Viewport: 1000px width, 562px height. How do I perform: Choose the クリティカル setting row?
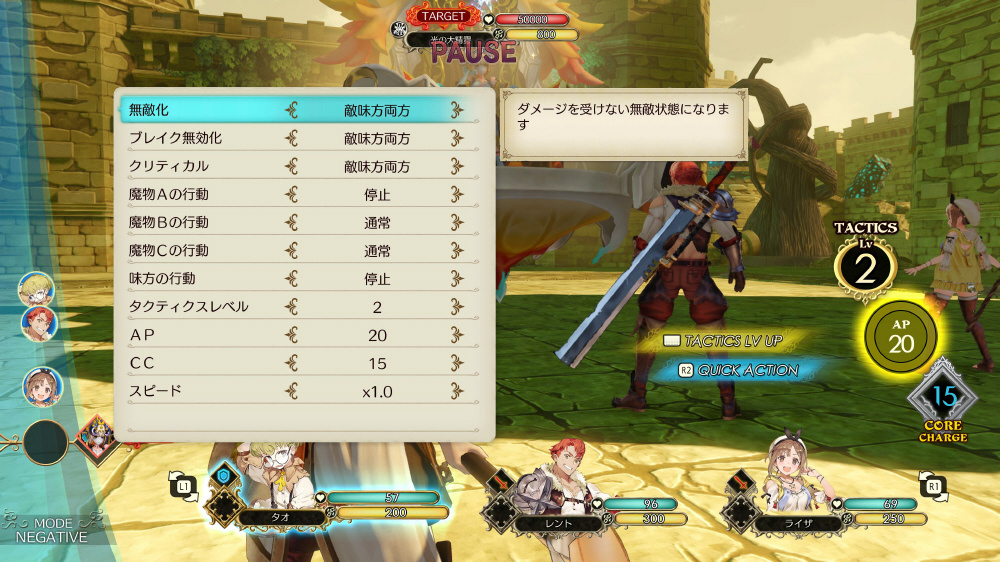pos(298,166)
